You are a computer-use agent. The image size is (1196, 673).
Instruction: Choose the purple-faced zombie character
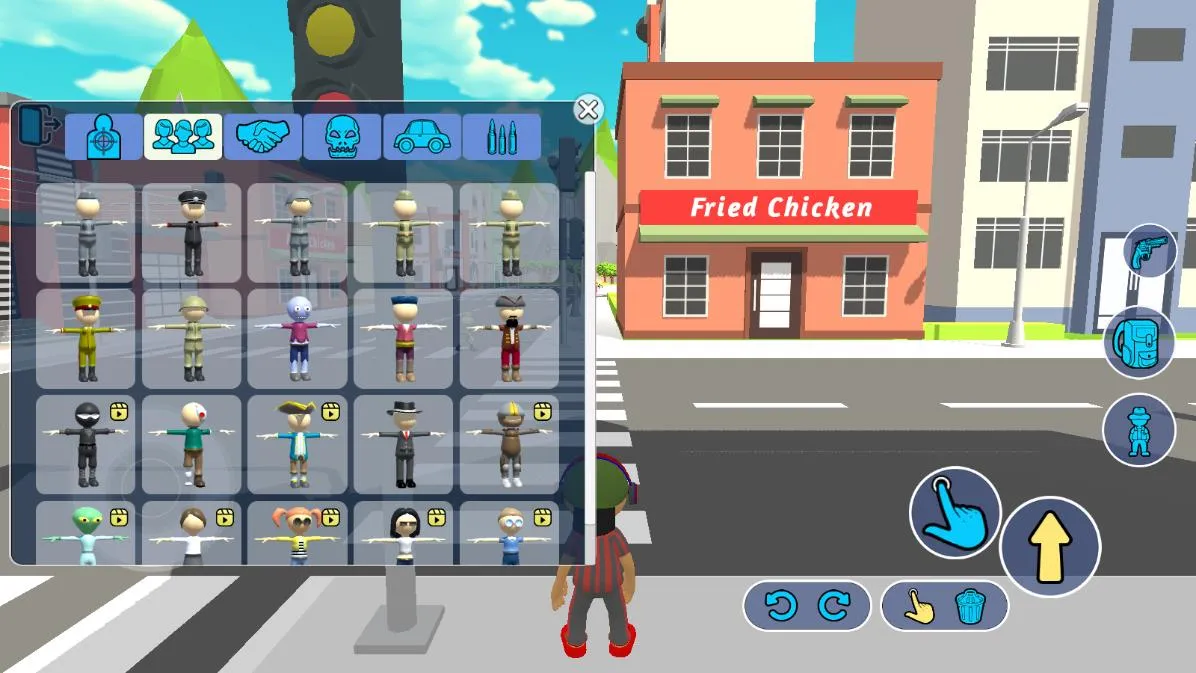(x=298, y=339)
